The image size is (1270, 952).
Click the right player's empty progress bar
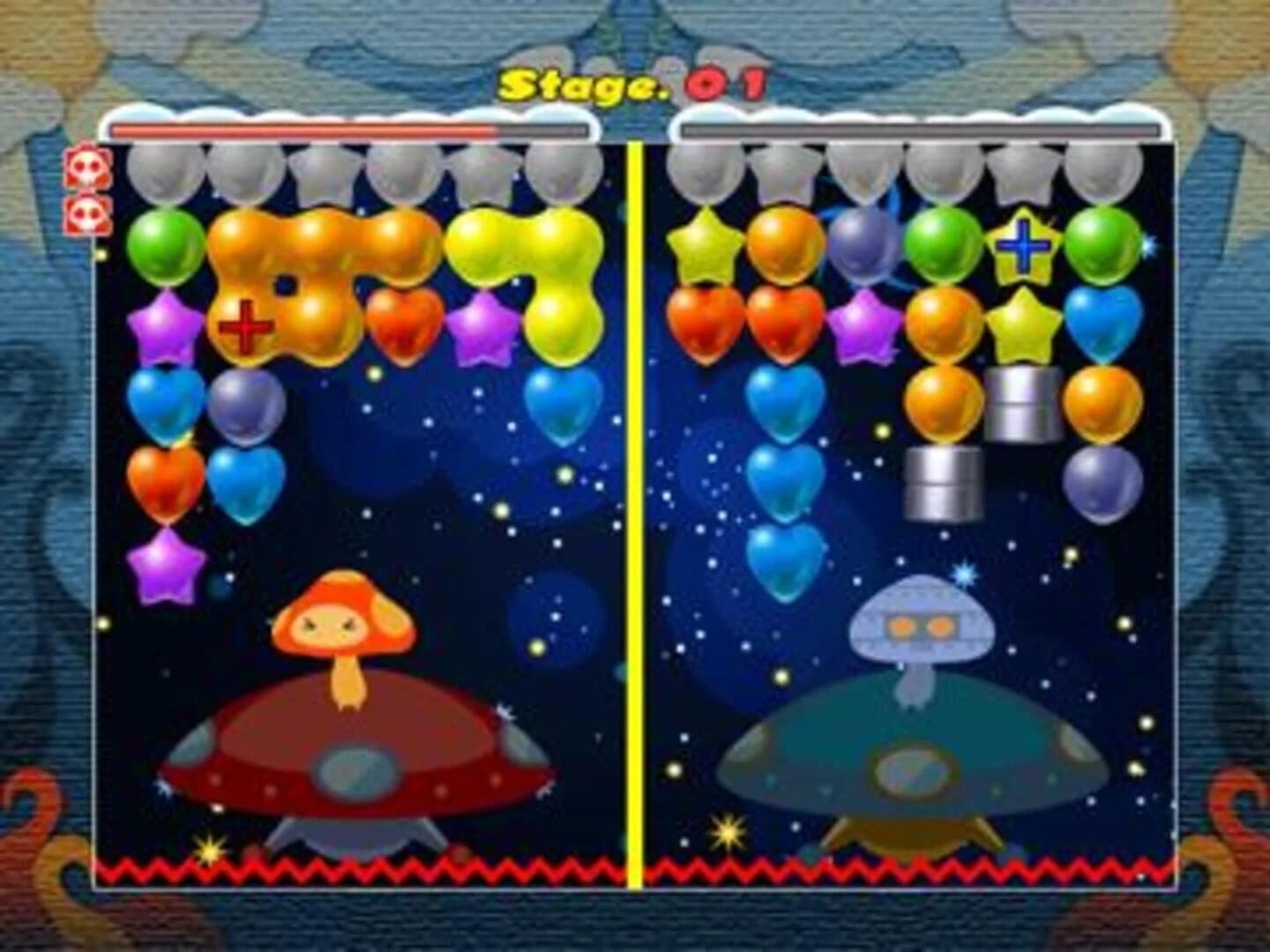(x=922, y=130)
